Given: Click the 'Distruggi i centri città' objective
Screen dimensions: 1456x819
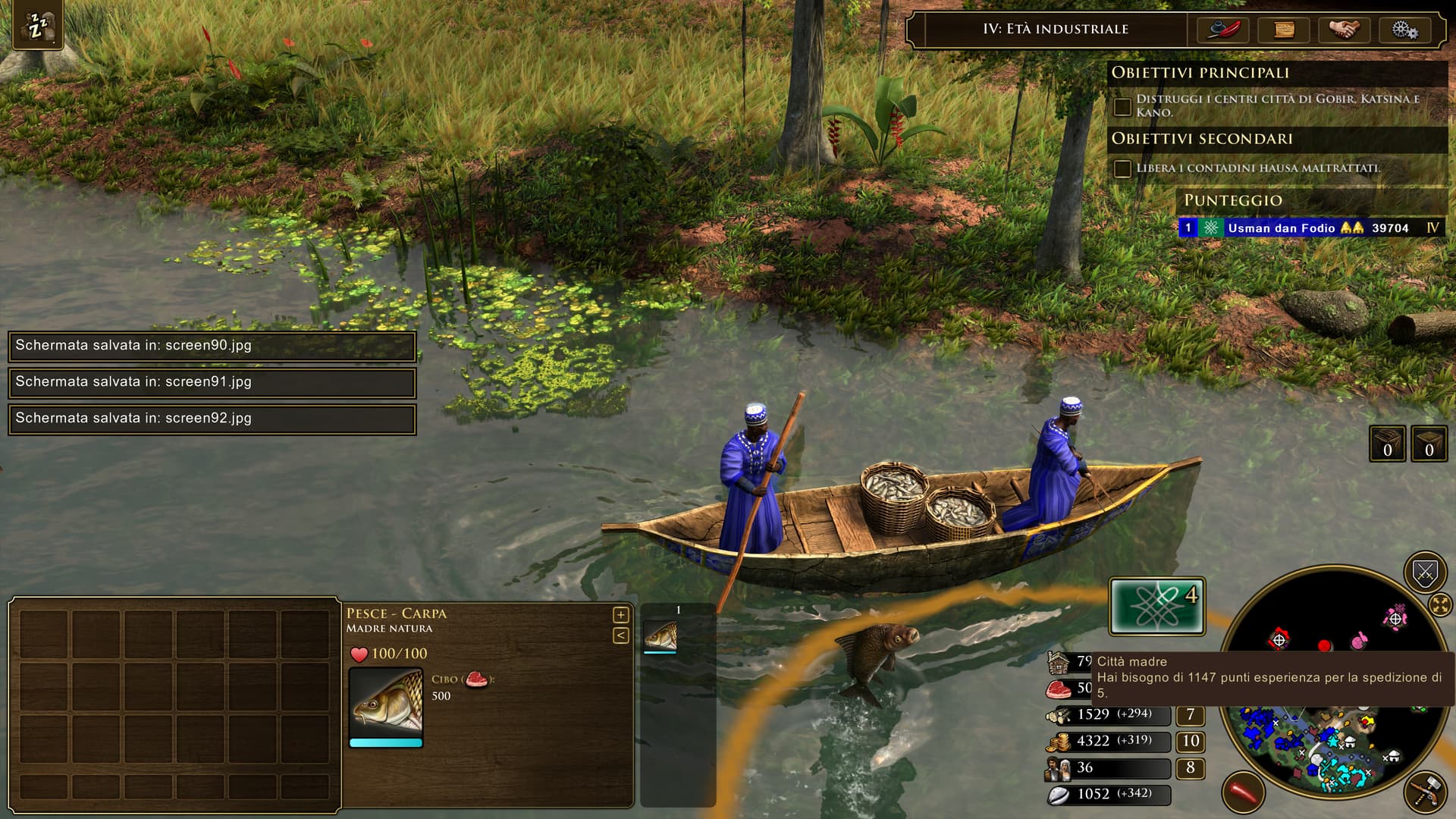Looking at the screenshot, I should point(1277,105).
